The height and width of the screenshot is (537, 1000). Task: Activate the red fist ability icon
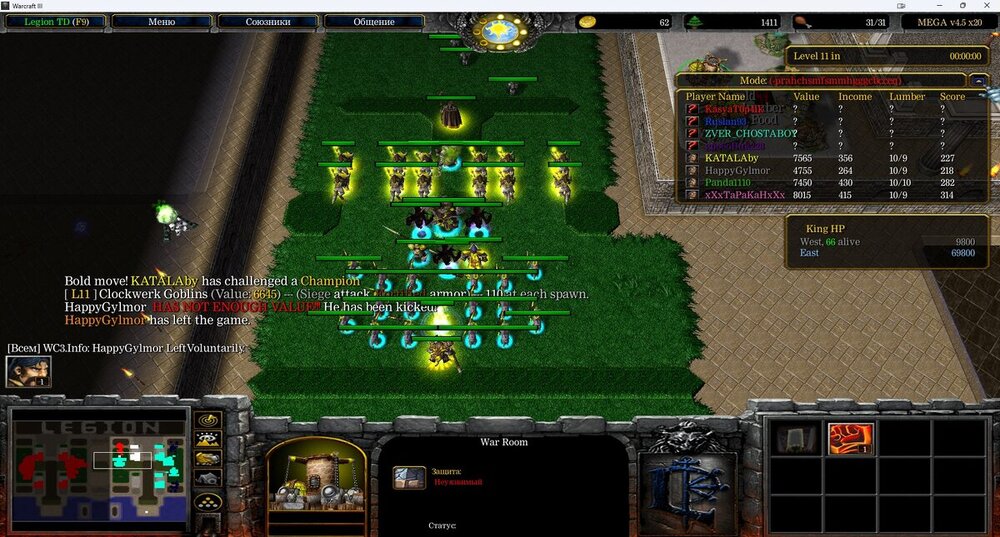pyautogui.click(x=851, y=438)
